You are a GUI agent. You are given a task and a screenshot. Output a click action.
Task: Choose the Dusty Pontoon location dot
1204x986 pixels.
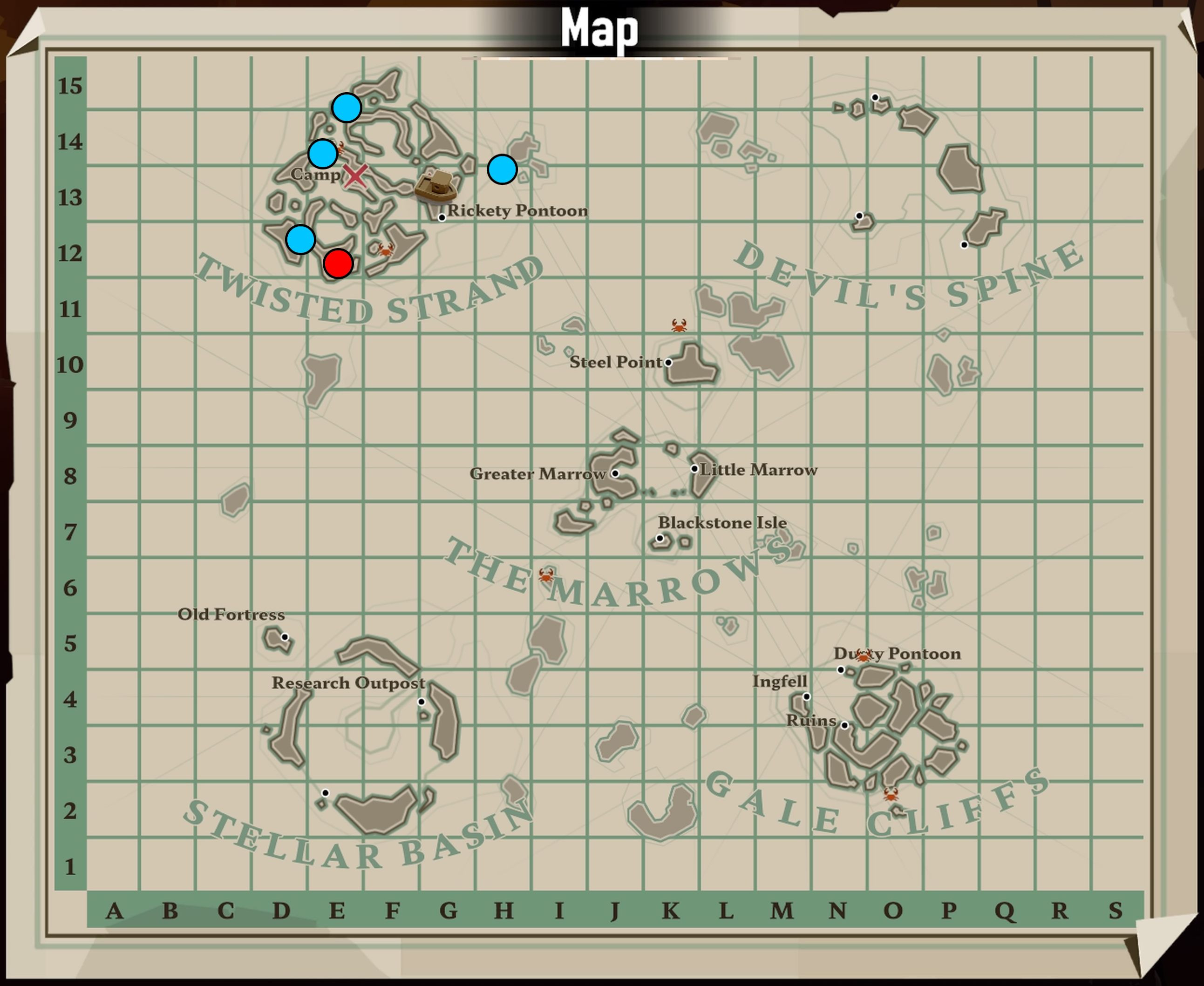tap(841, 669)
